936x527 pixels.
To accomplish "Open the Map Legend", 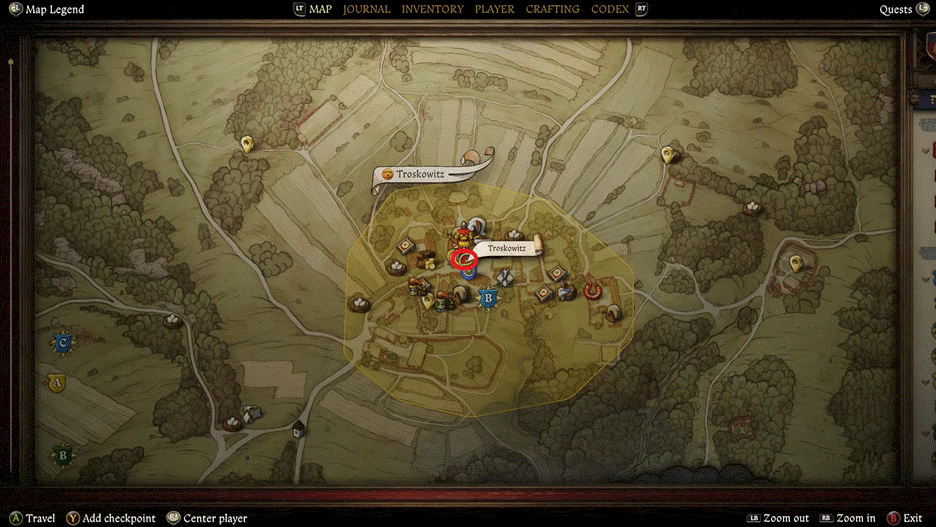I will (54, 10).
